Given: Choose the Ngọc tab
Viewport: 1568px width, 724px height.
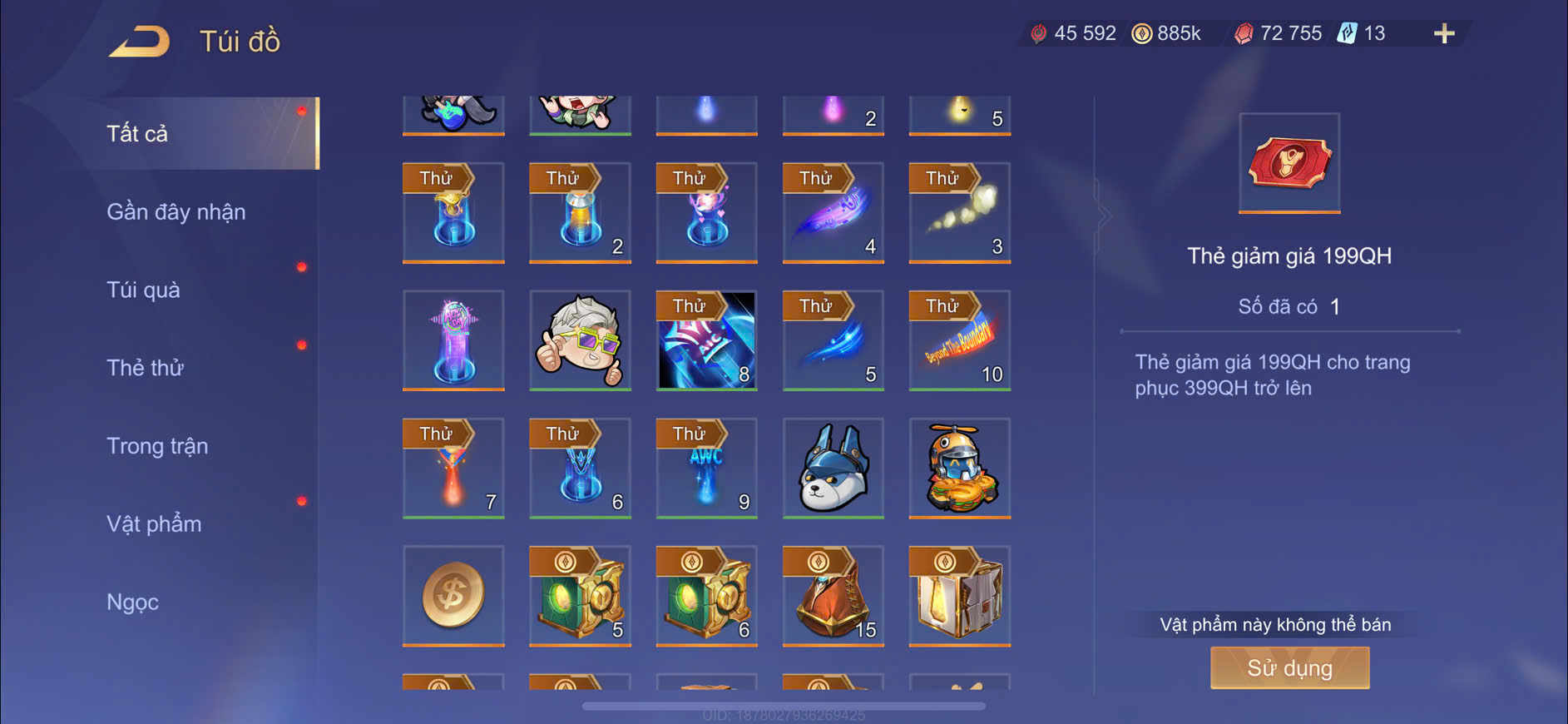Looking at the screenshot, I should [x=132, y=603].
